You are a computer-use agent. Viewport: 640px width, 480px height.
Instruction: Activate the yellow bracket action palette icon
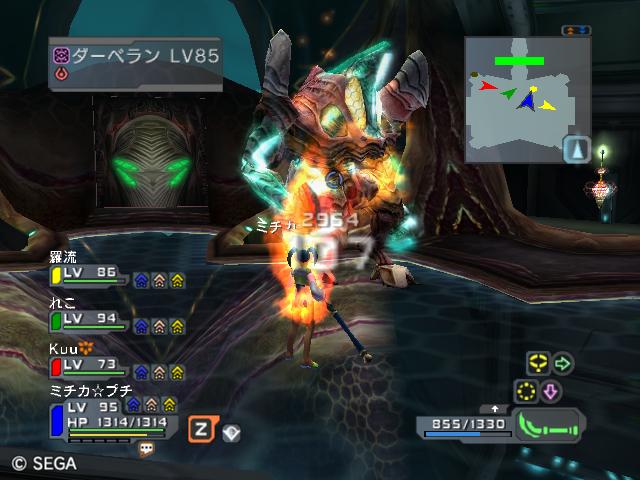pyautogui.click(x=536, y=364)
